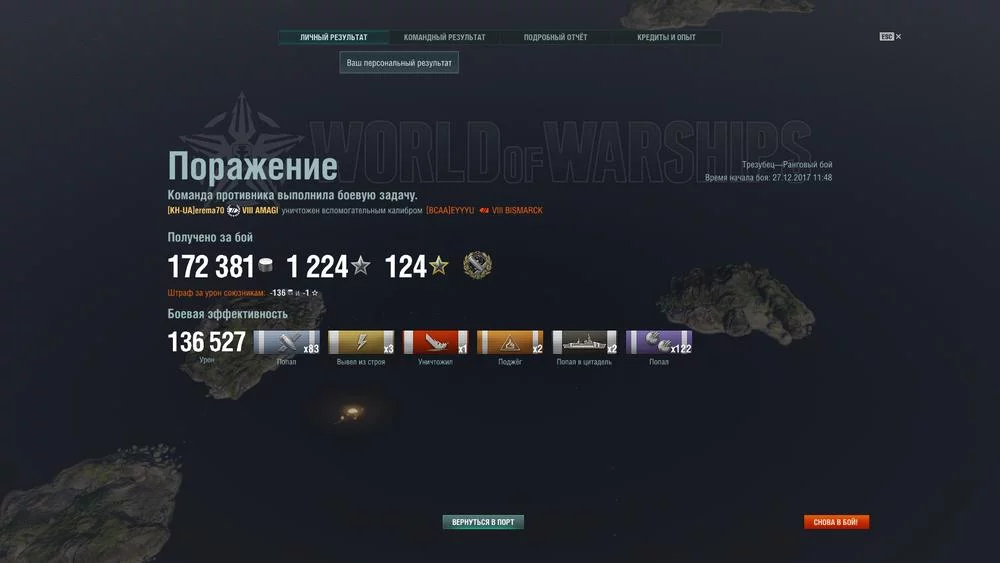Viewport: 1000px width, 563px height.
Task: Select the main battery hits ribbon x83
Action: pyautogui.click(x=286, y=343)
